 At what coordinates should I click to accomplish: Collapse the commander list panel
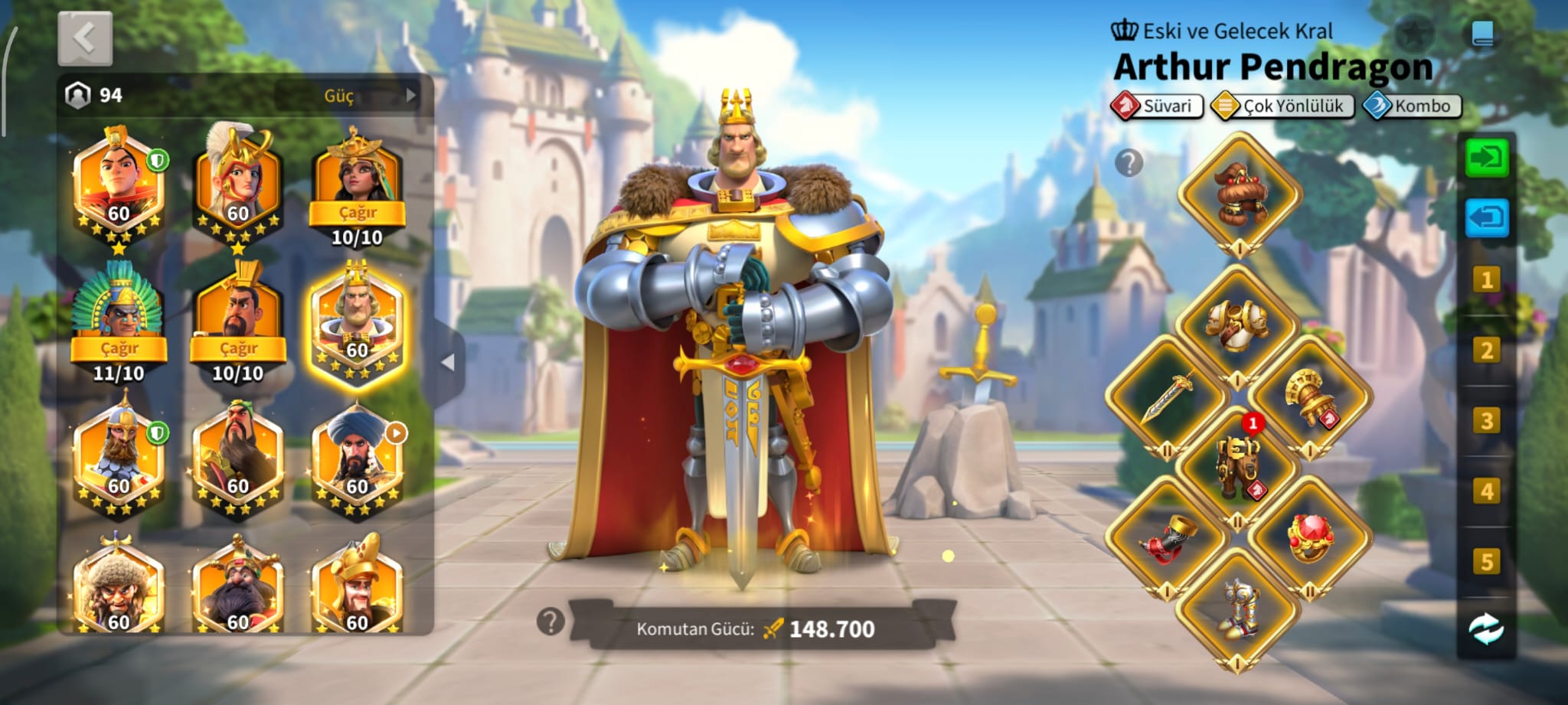pyautogui.click(x=448, y=363)
